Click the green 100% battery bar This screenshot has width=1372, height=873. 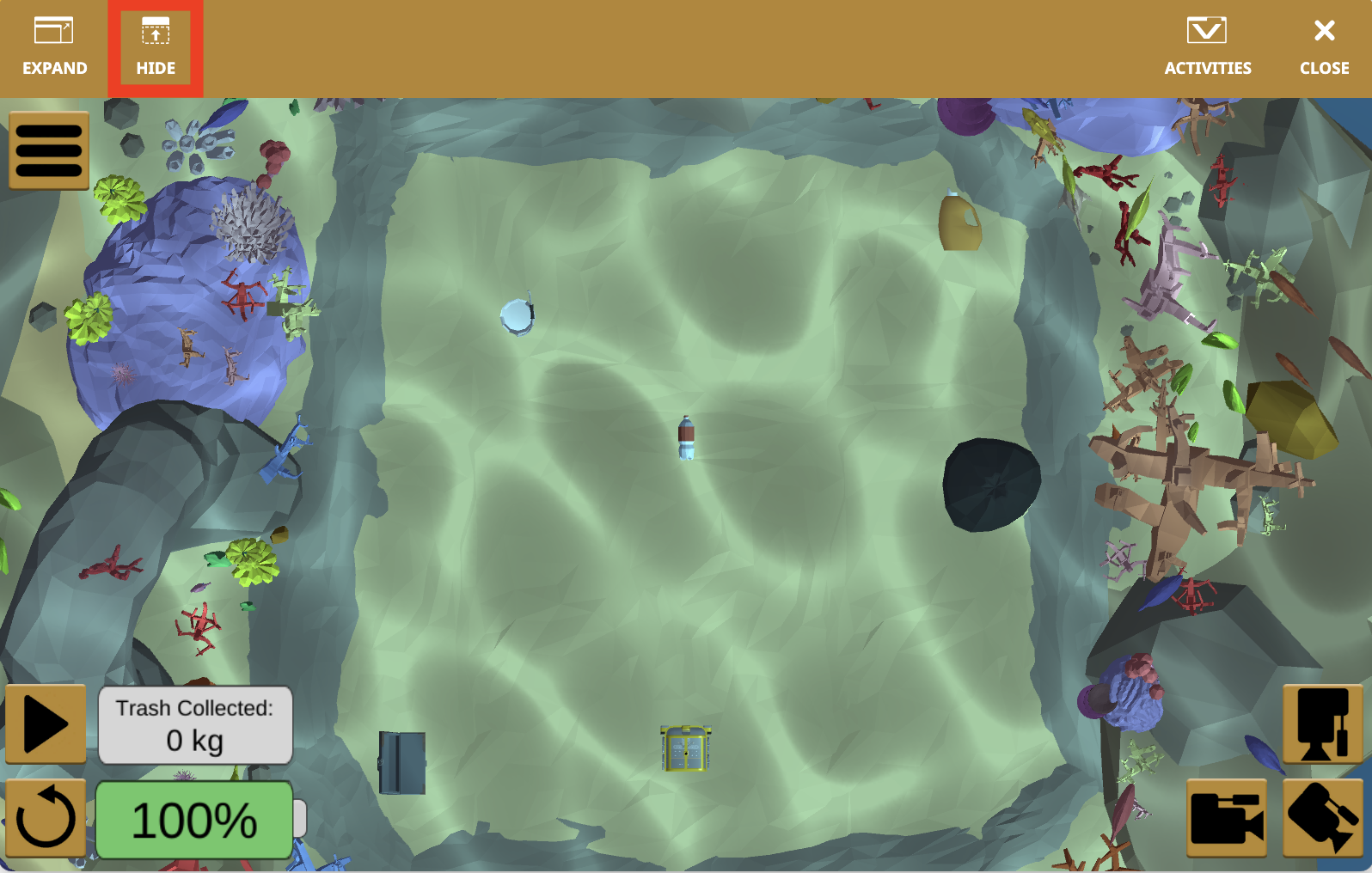[193, 821]
